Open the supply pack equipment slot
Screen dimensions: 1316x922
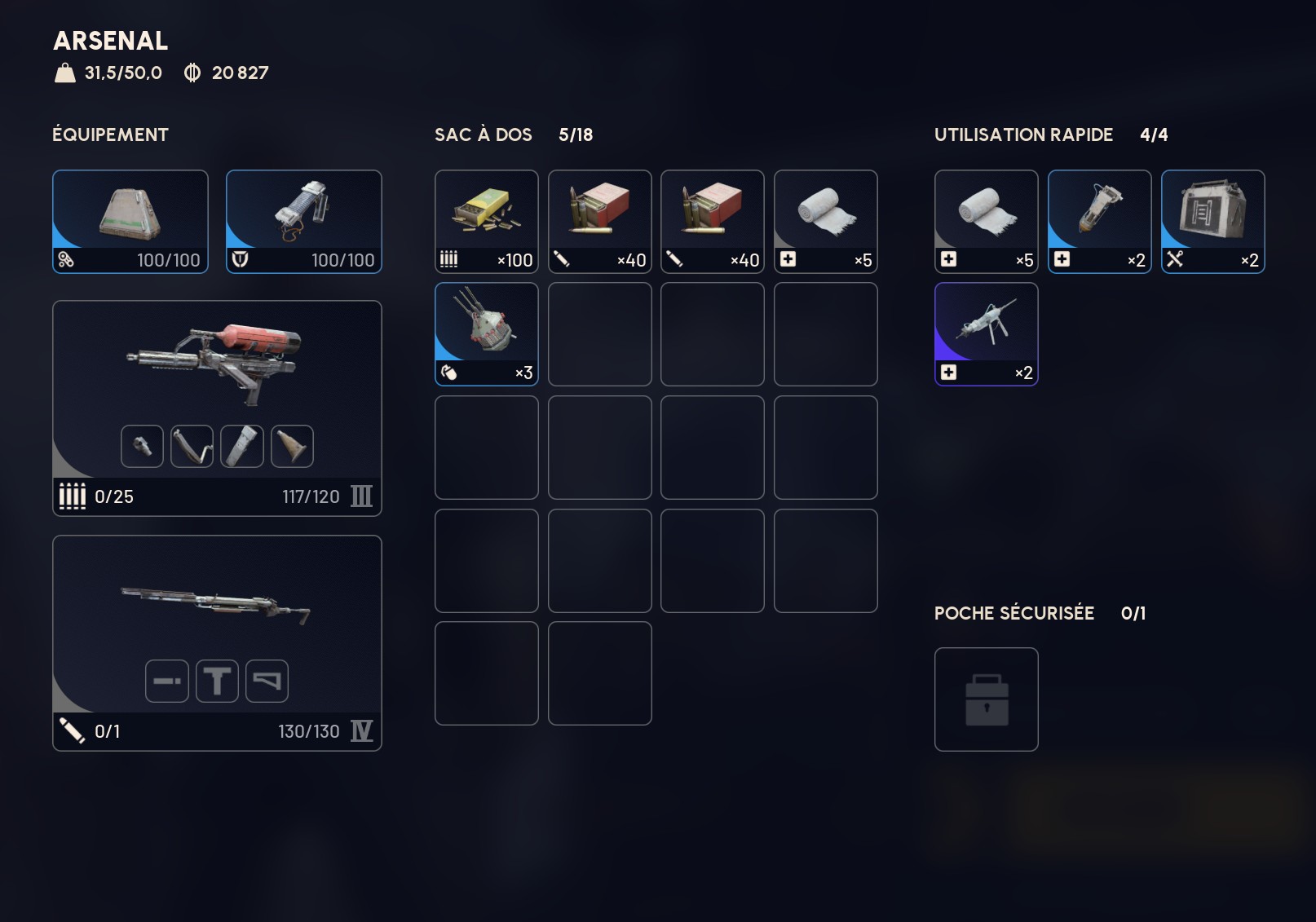click(x=130, y=221)
